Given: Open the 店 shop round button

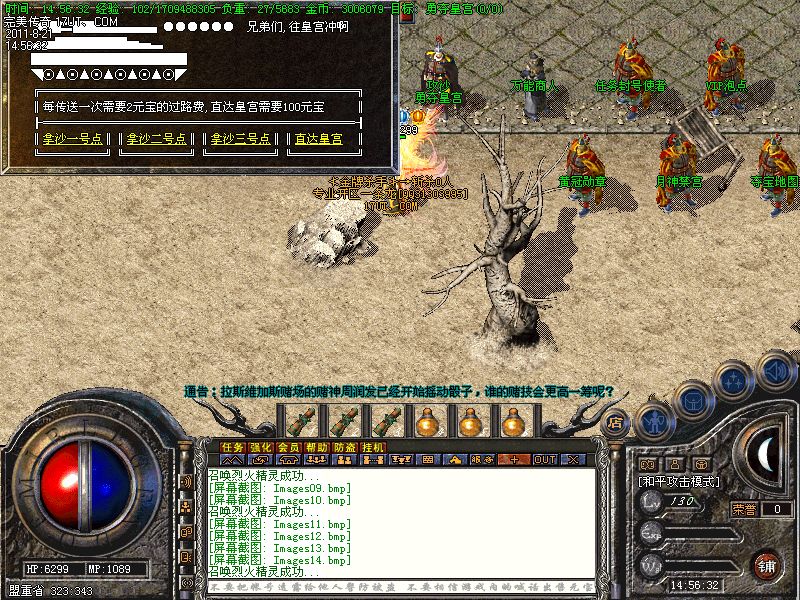Looking at the screenshot, I should [616, 424].
